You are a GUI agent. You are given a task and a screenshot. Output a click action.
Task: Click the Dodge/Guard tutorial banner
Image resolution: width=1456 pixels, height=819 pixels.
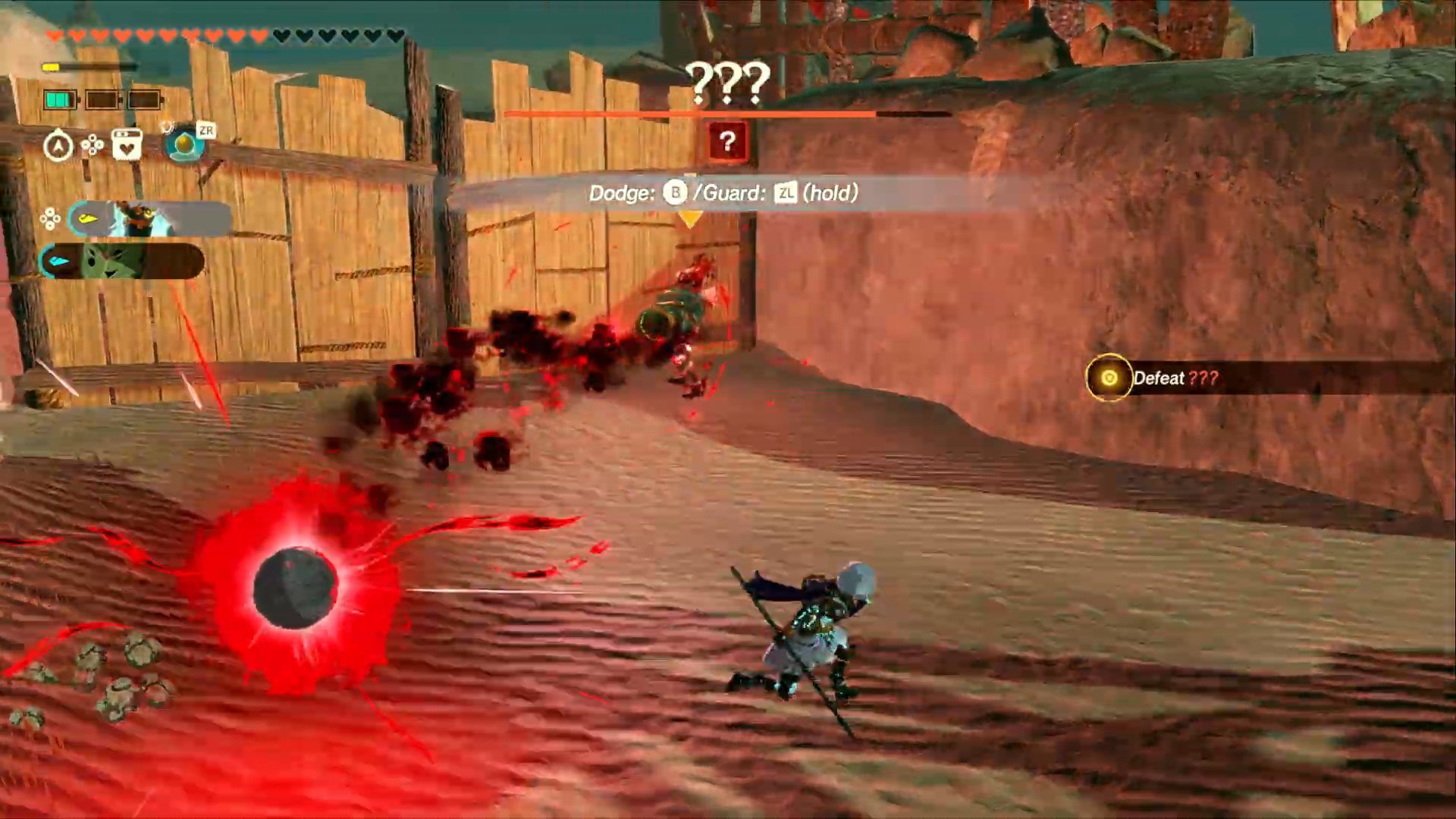[x=723, y=193]
